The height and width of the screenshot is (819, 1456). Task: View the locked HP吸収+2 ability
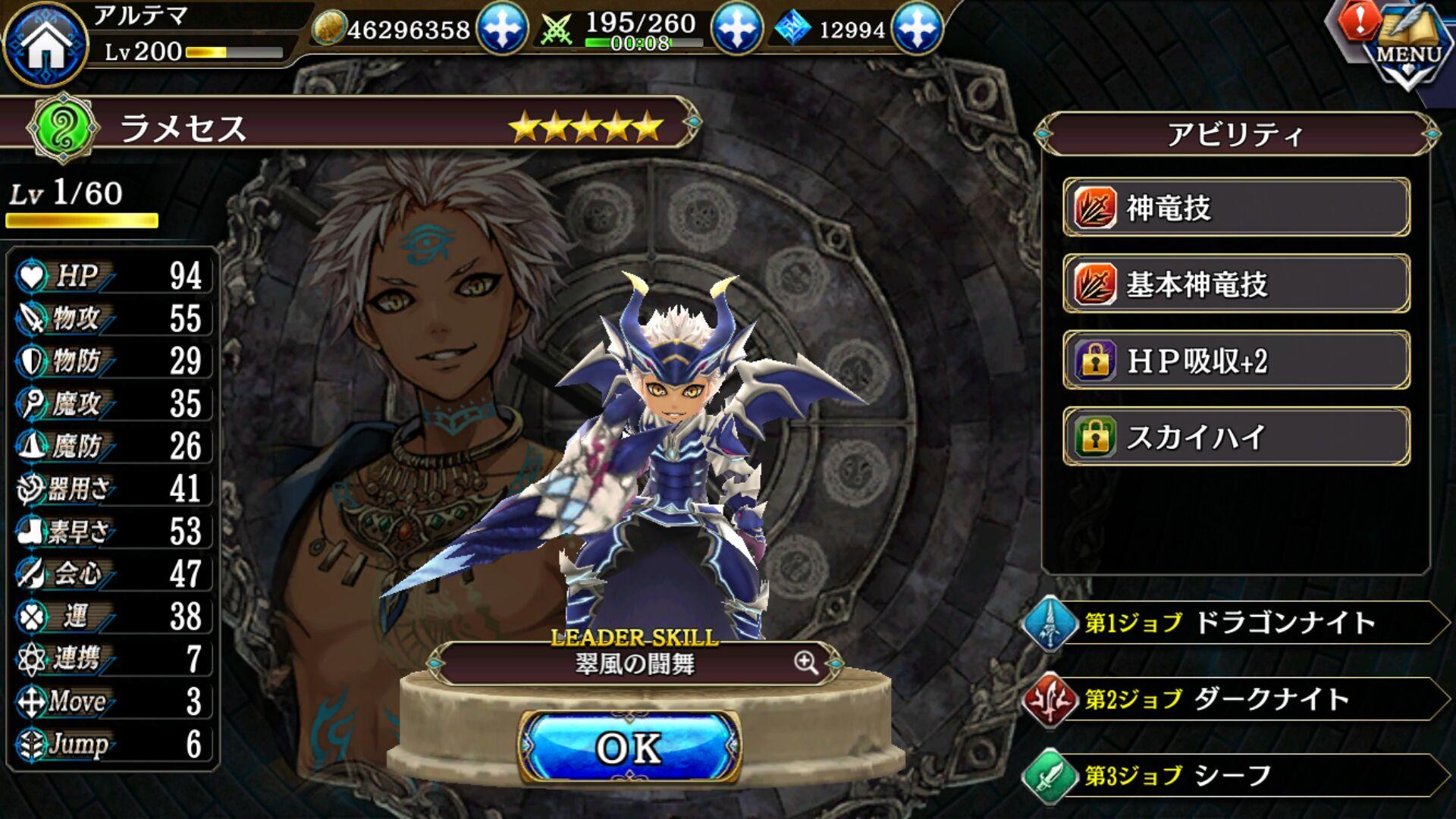(x=1236, y=361)
